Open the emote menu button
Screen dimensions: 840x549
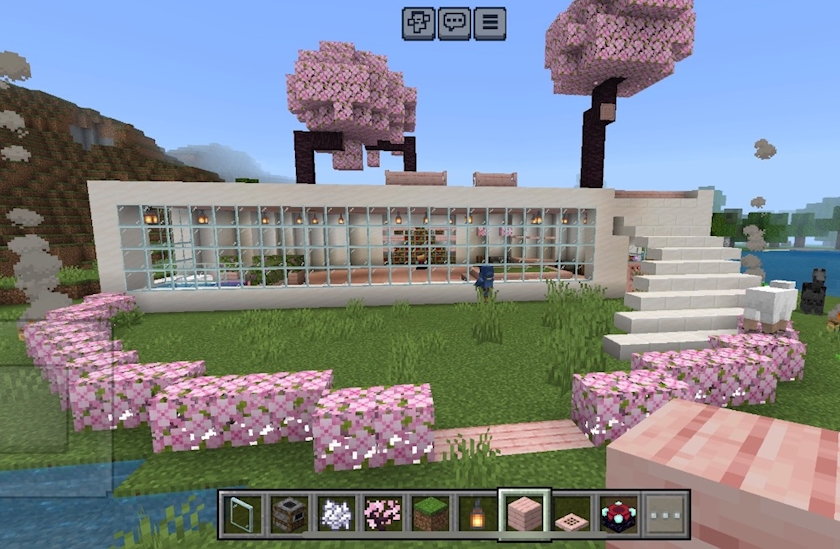coord(419,22)
